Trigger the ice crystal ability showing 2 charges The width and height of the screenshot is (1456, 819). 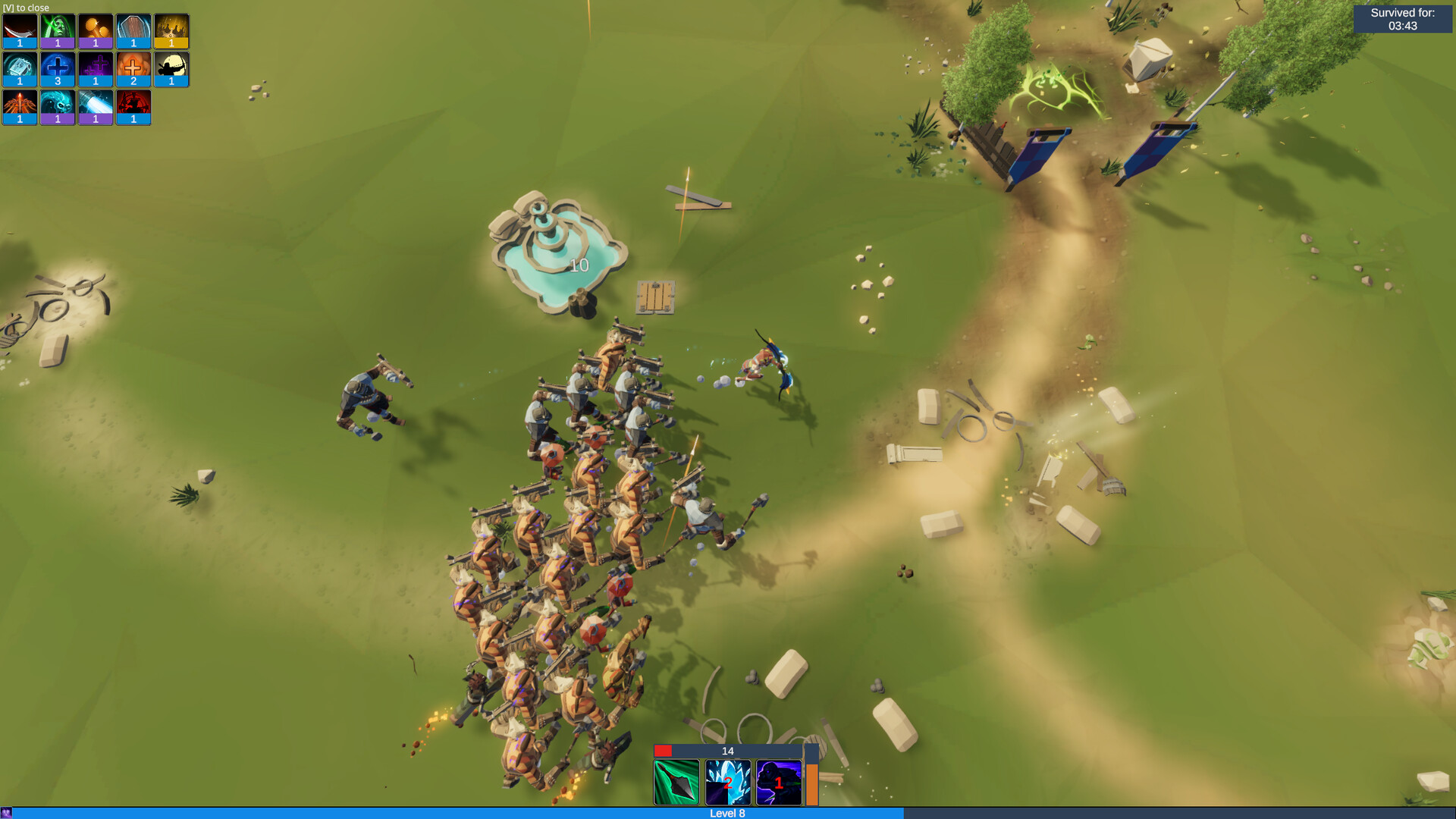727,781
